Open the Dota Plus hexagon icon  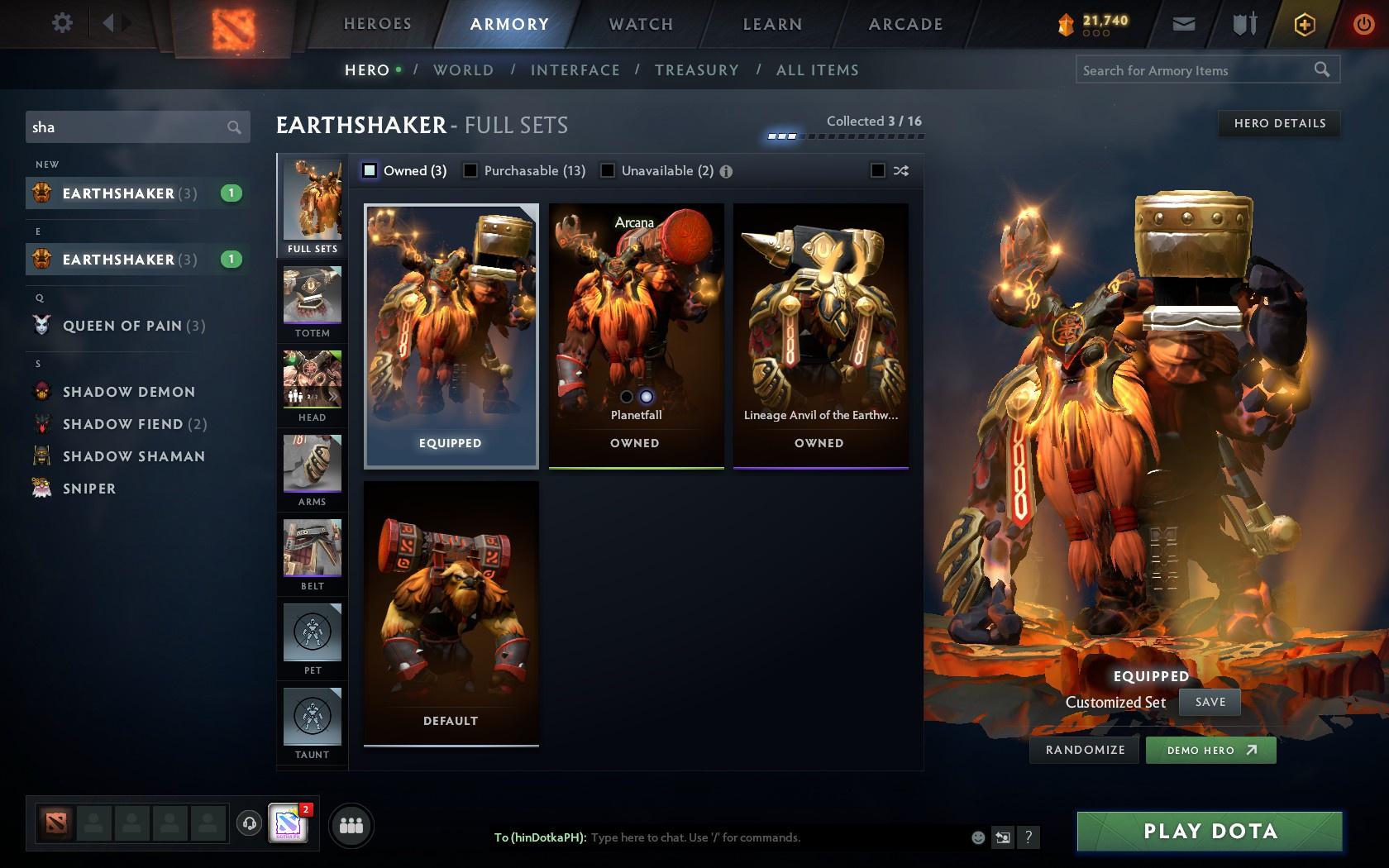1305,24
